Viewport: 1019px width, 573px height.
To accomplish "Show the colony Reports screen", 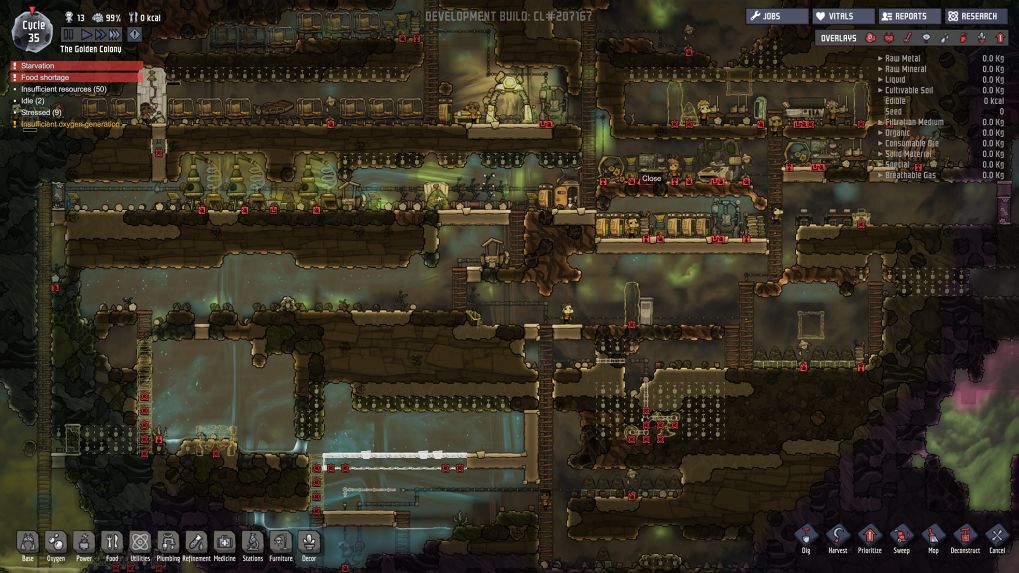I will click(910, 16).
